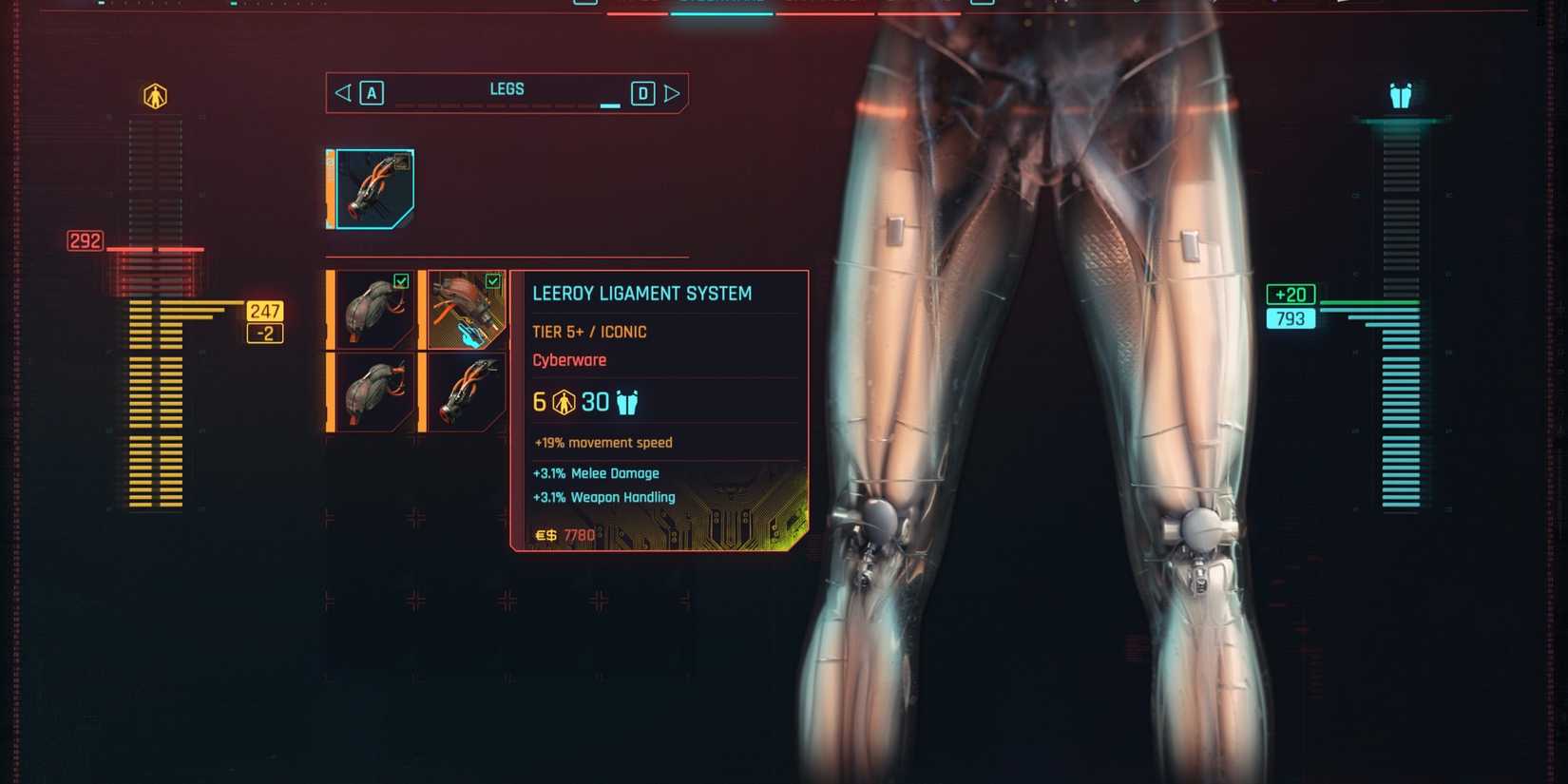Click the 292 marker on the red armor bar

coord(86,240)
